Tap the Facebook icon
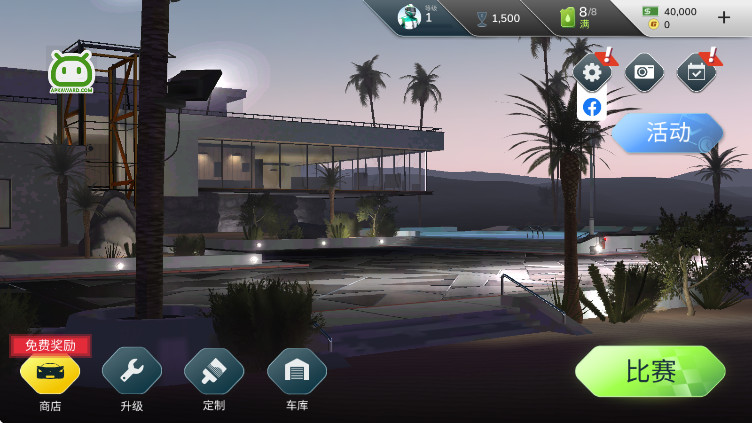This screenshot has height=423, width=752. (x=592, y=106)
